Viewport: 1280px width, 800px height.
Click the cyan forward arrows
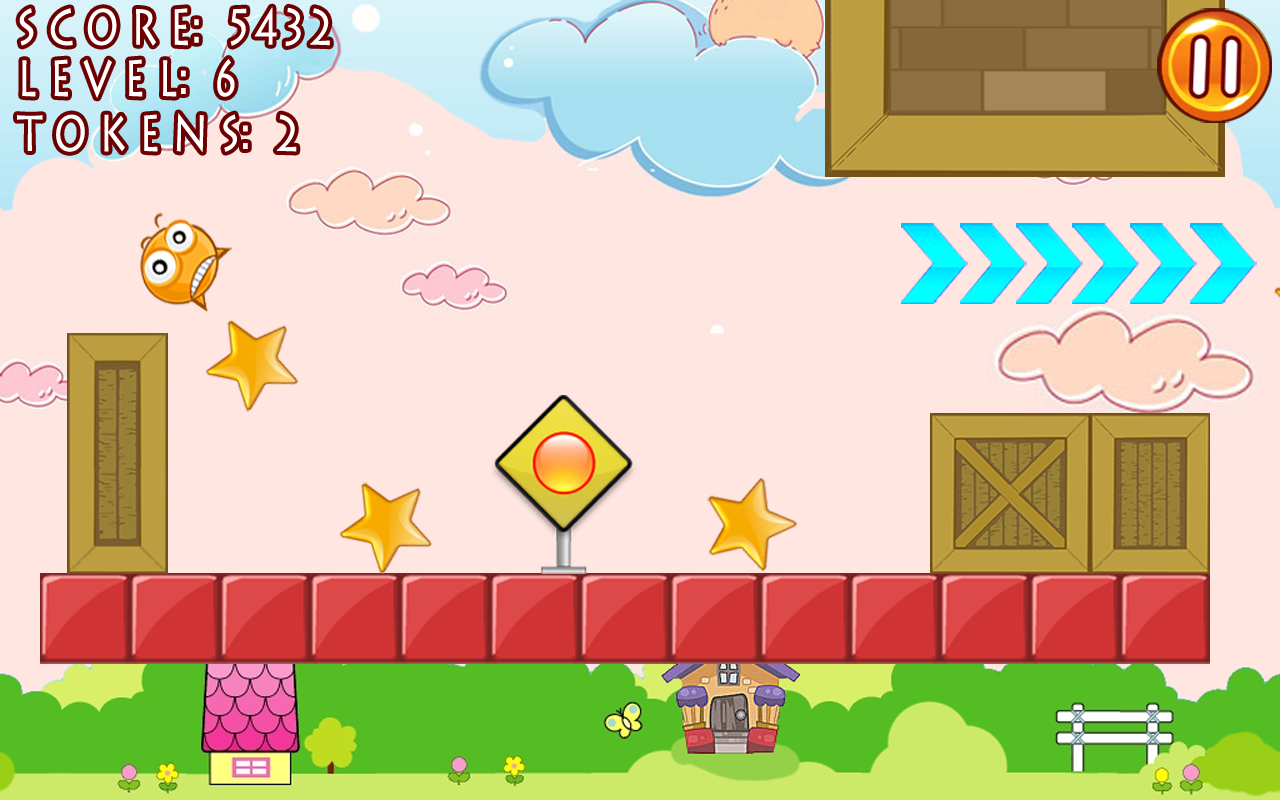[x=1070, y=263]
